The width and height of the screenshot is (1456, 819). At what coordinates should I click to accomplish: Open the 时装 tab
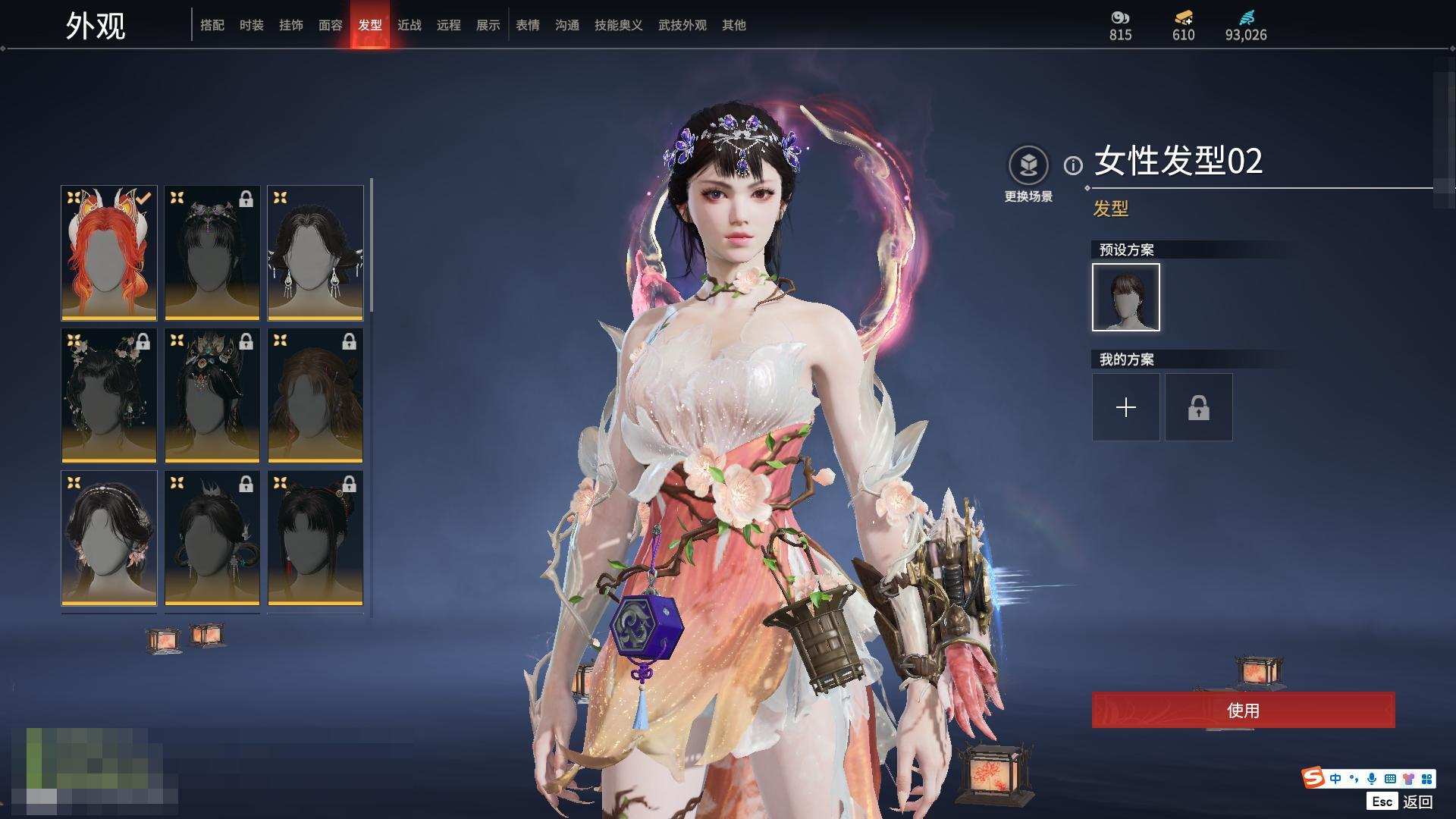tap(252, 25)
